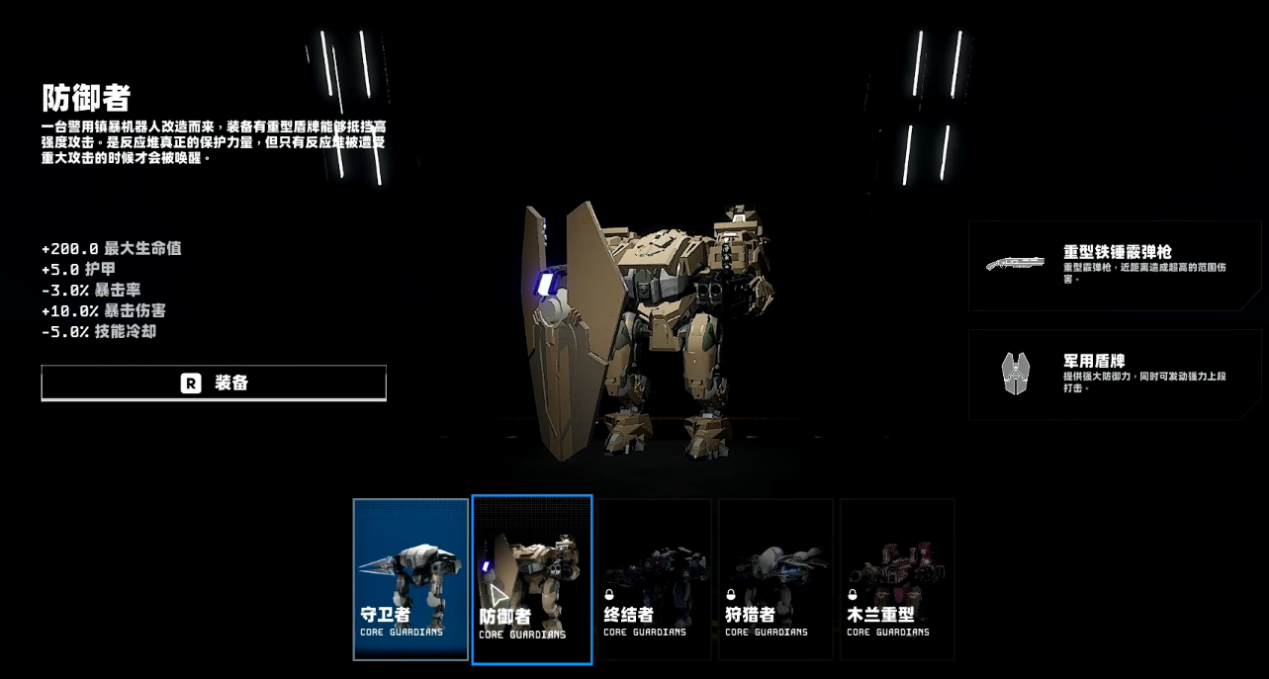Open the 重型铁锤霰弹枪 weapon panel

pyautogui.click(x=1114, y=266)
